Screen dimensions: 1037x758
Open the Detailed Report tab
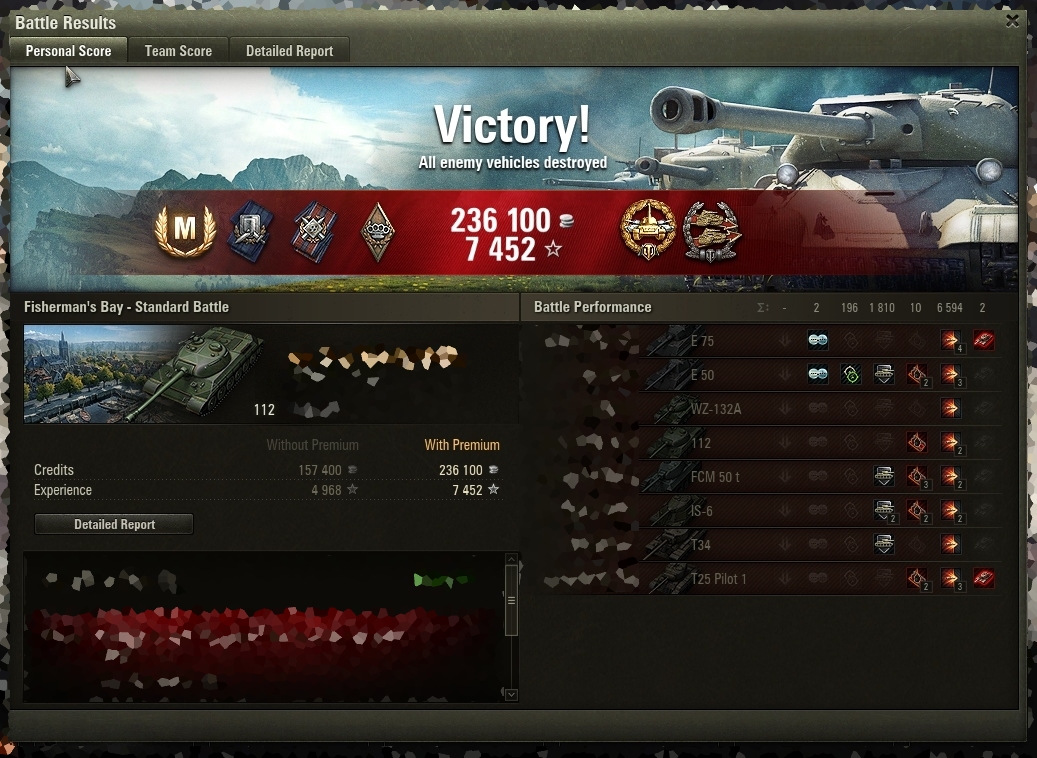pyautogui.click(x=289, y=51)
